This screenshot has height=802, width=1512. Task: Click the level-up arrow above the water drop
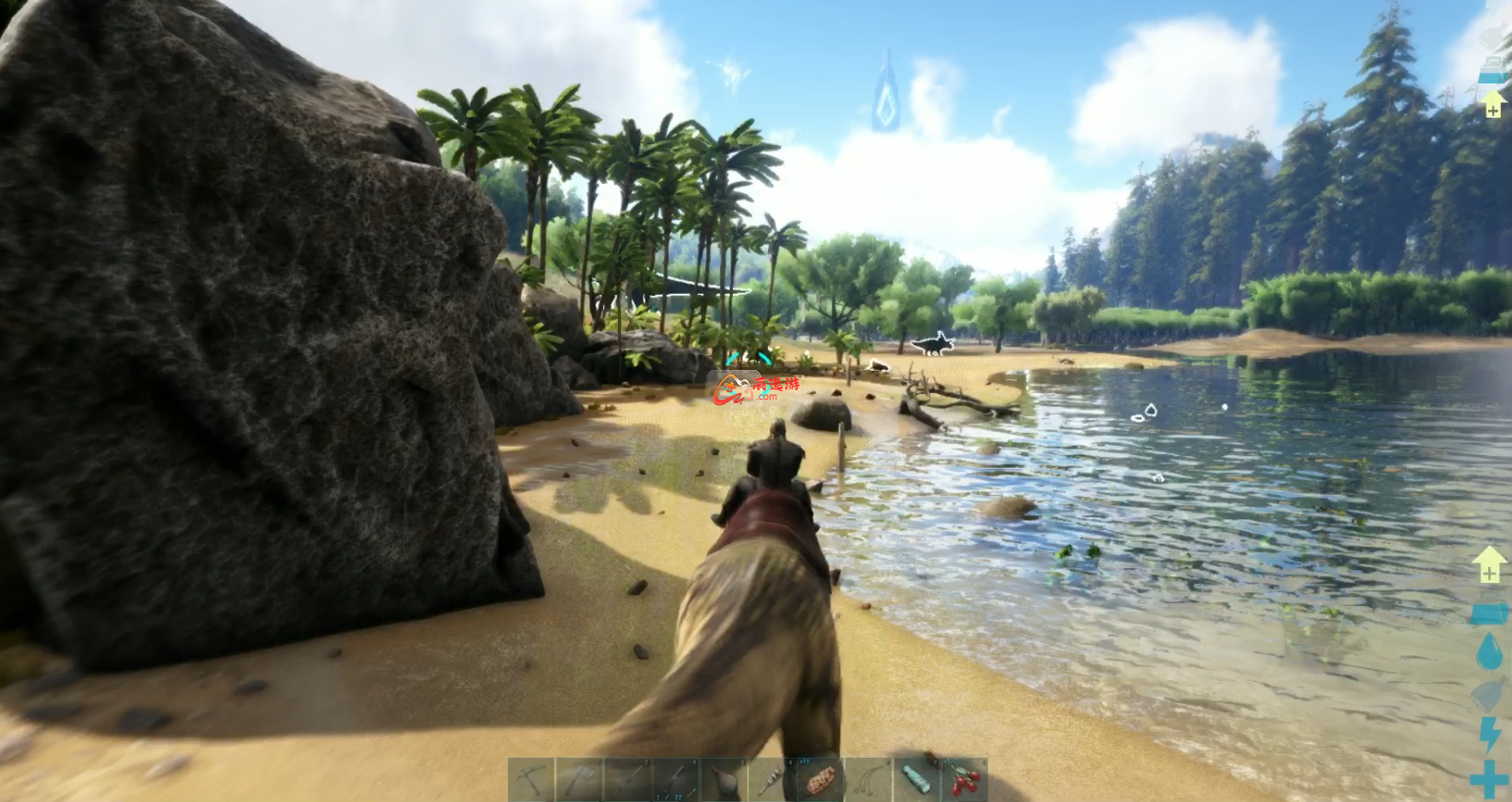[x=1488, y=564]
